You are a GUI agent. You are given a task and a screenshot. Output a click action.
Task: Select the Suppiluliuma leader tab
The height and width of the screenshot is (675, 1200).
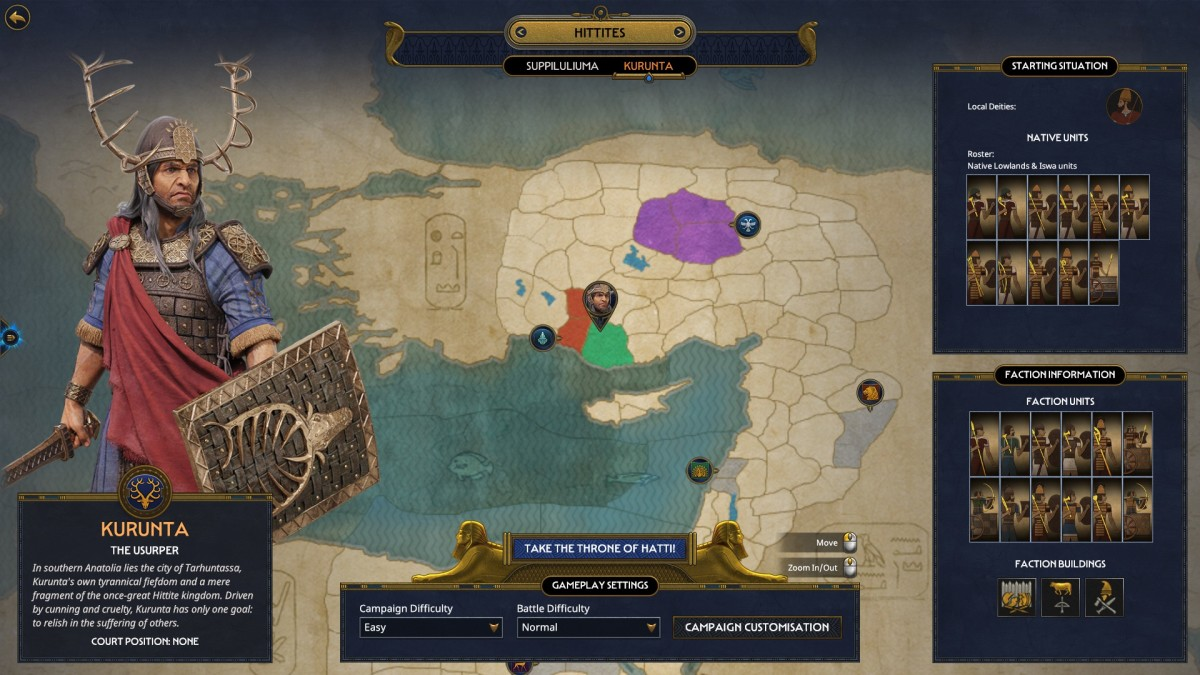pyautogui.click(x=562, y=66)
